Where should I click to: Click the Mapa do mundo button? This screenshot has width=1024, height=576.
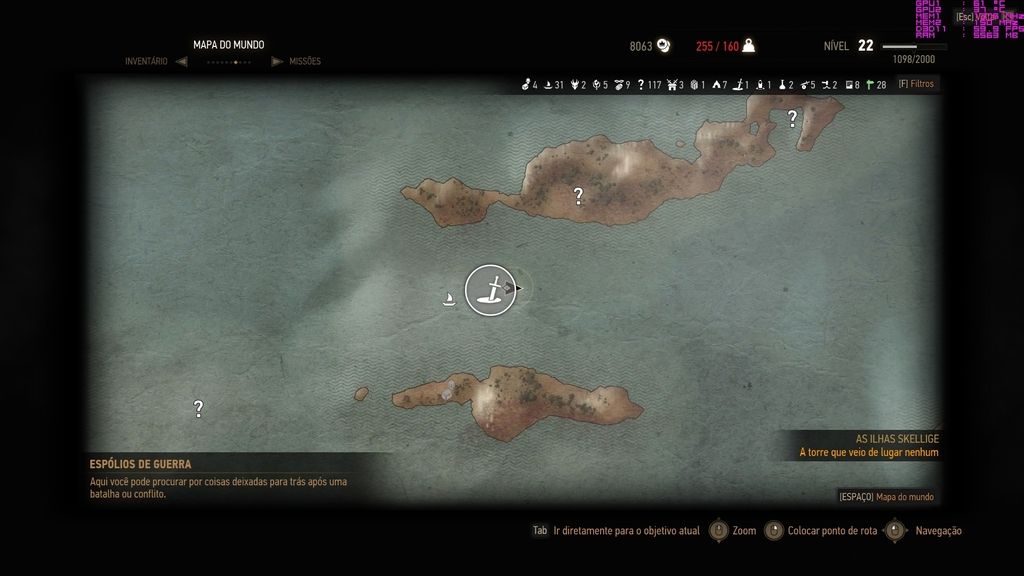[886, 497]
